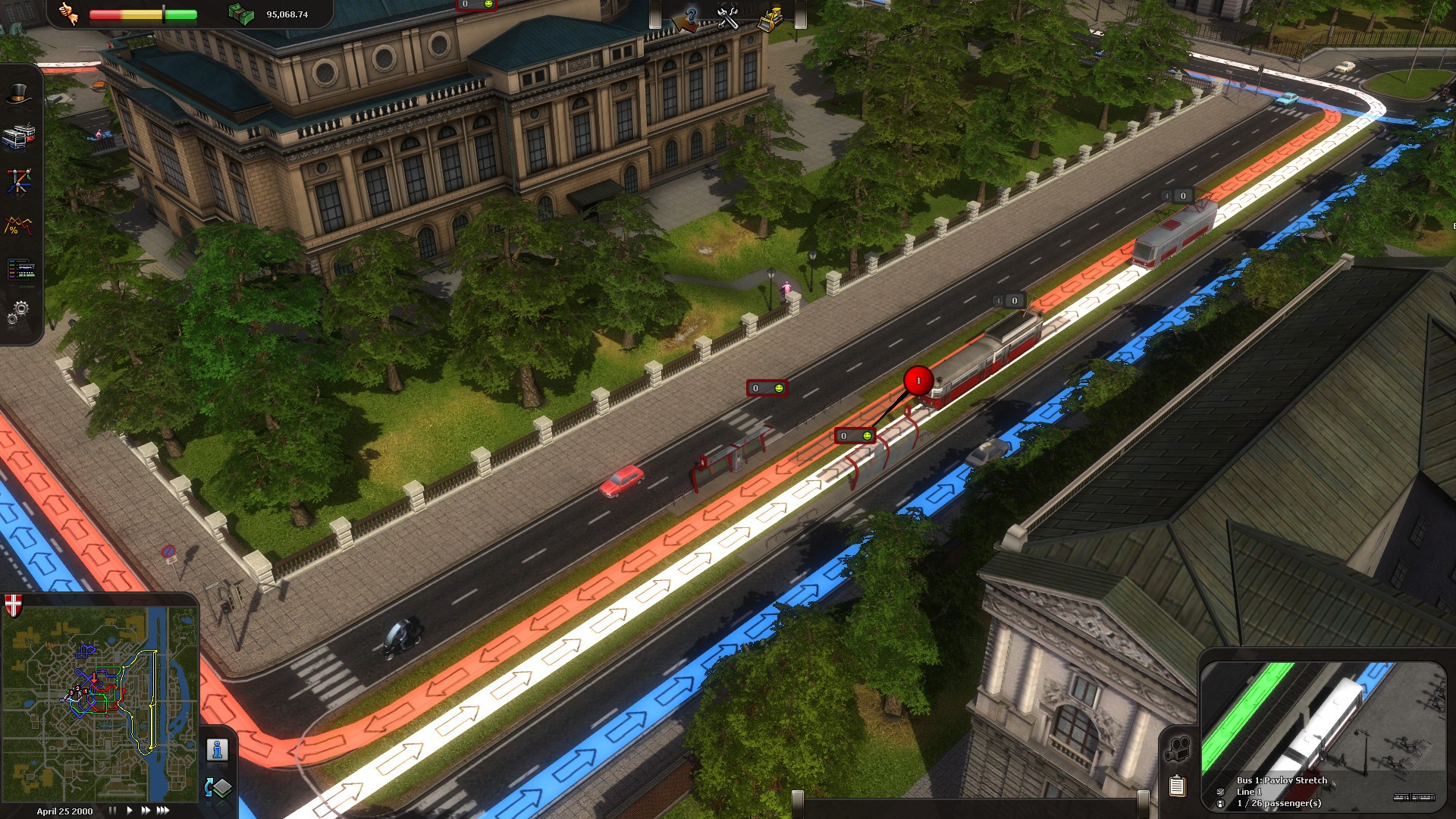Open the top hat company menu

(20, 94)
